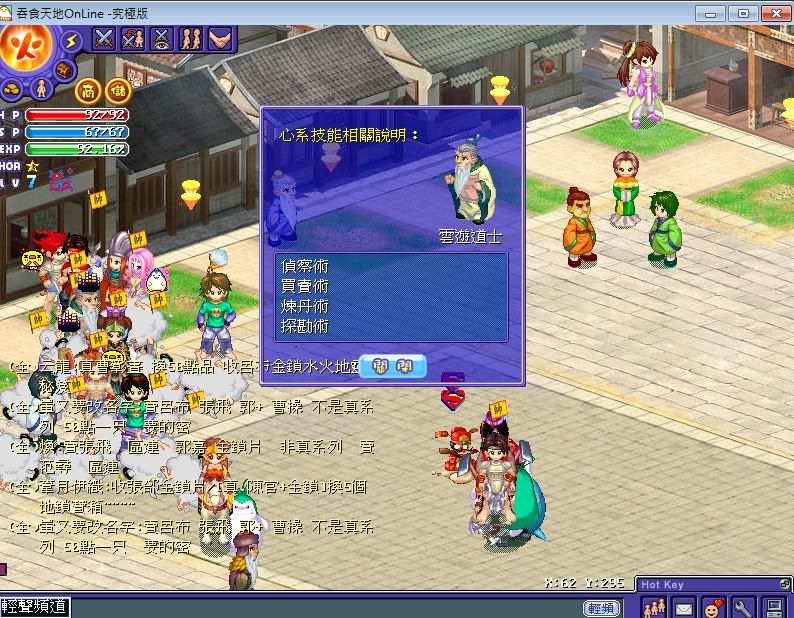Click the crossed swords attack icon
The height and width of the screenshot is (618, 794).
[104, 39]
